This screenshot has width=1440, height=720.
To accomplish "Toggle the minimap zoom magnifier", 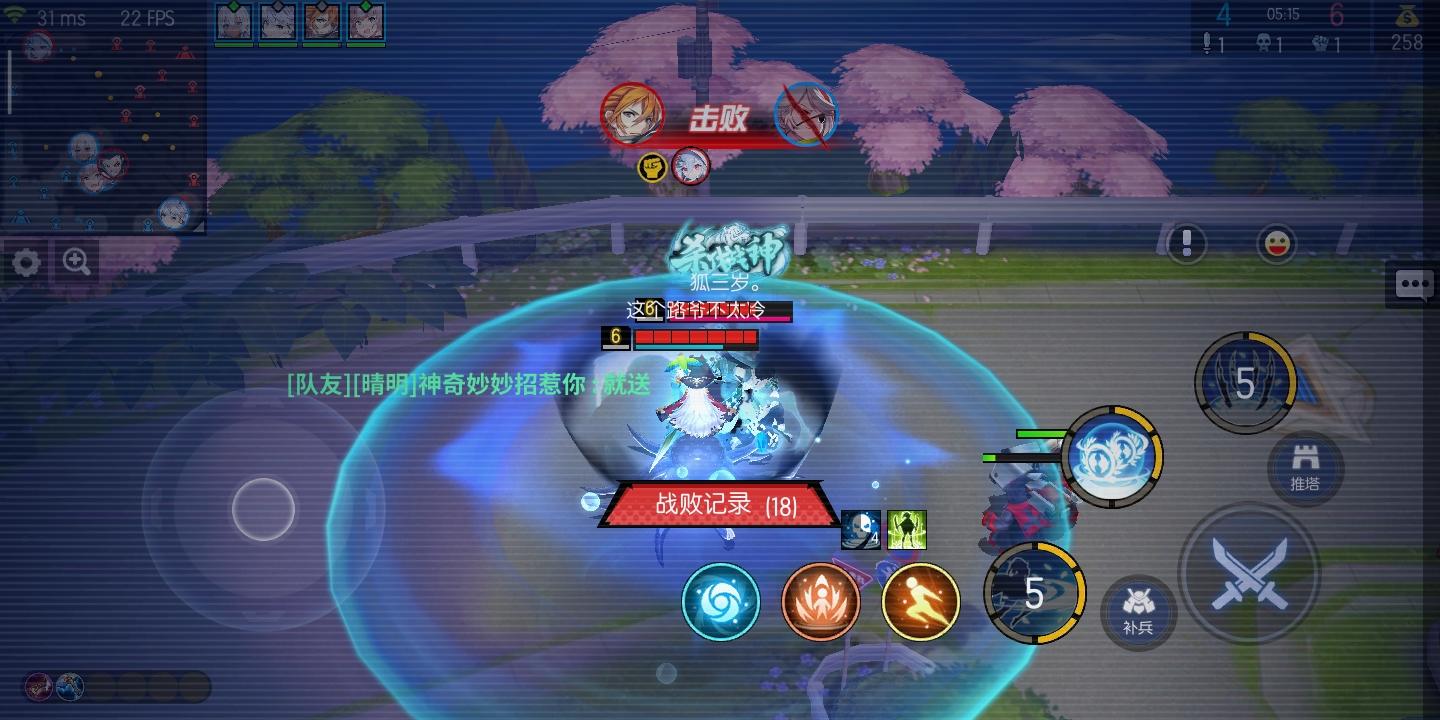I will pyautogui.click(x=75, y=262).
